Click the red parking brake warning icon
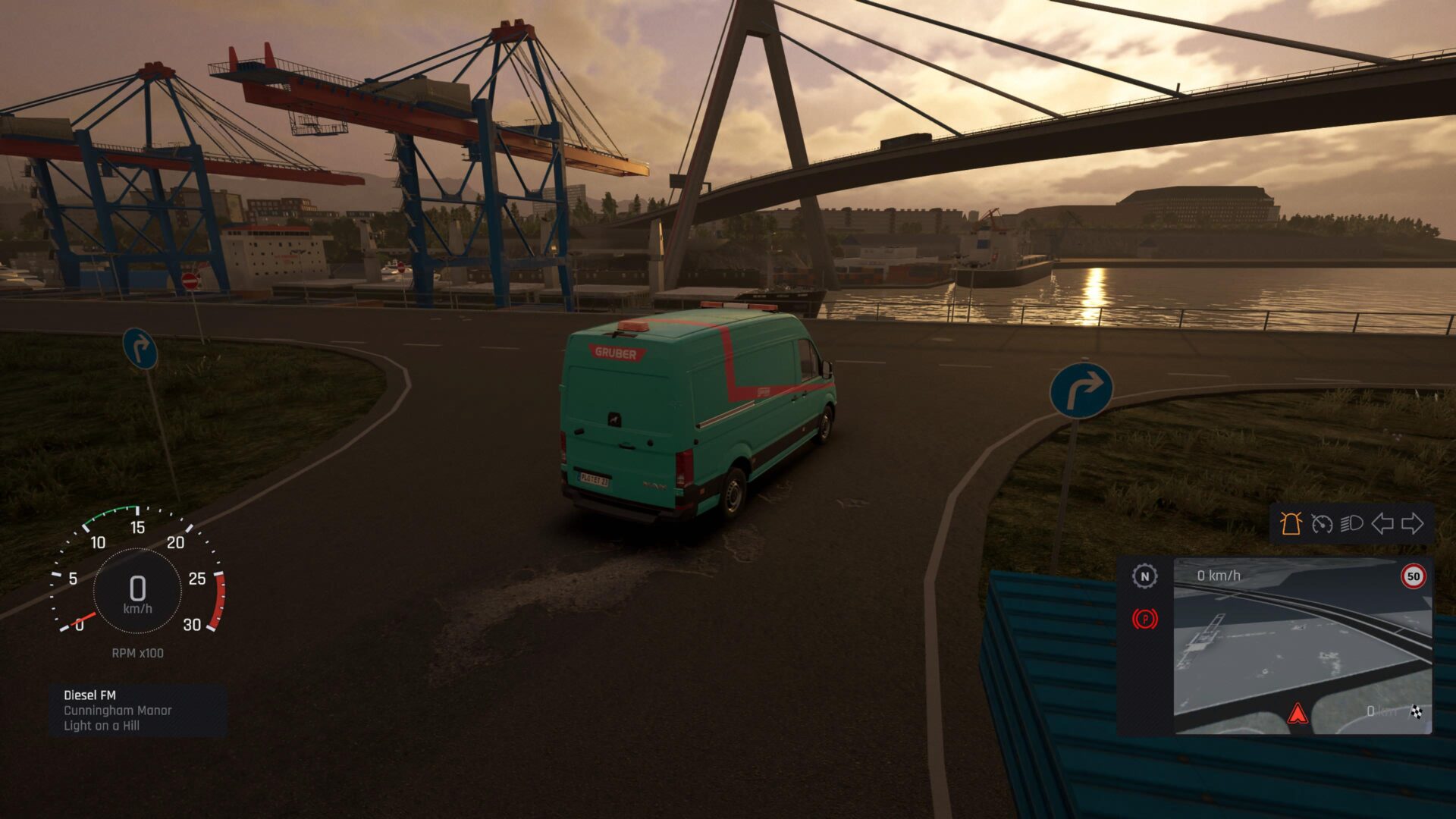1456x819 pixels. click(1145, 619)
